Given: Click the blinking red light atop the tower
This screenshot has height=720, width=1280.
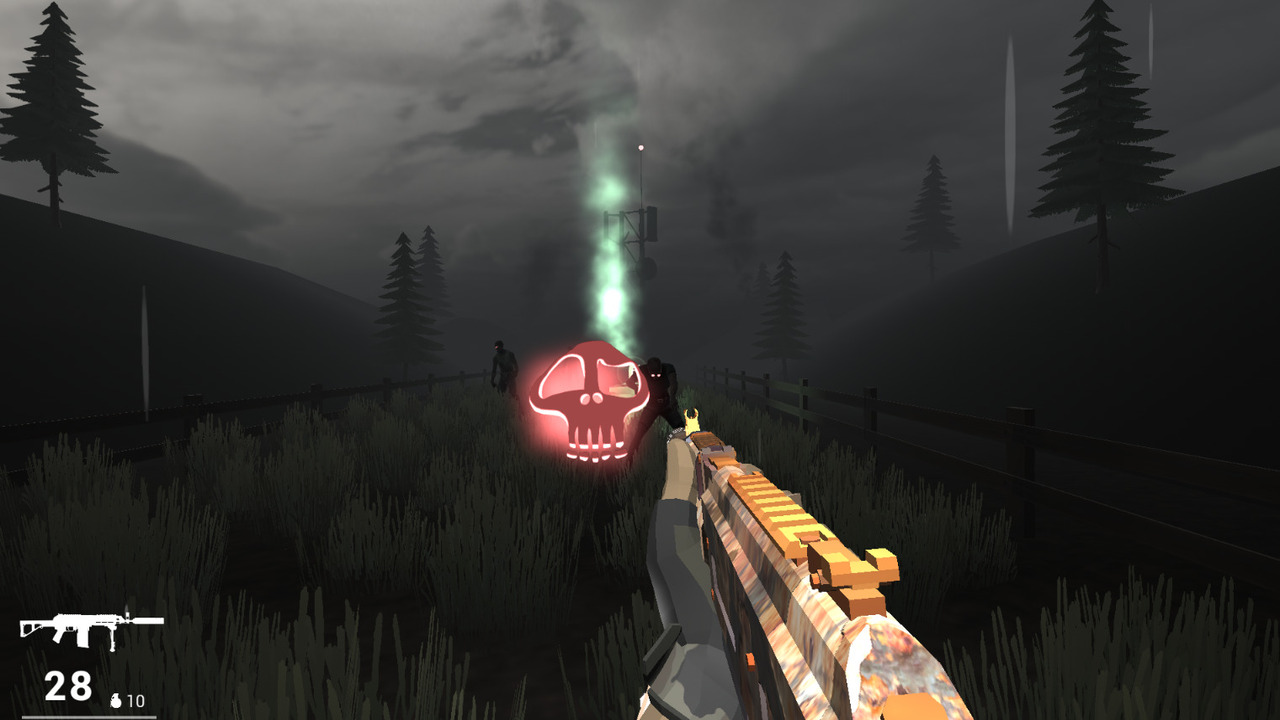Looking at the screenshot, I should coord(639,146).
